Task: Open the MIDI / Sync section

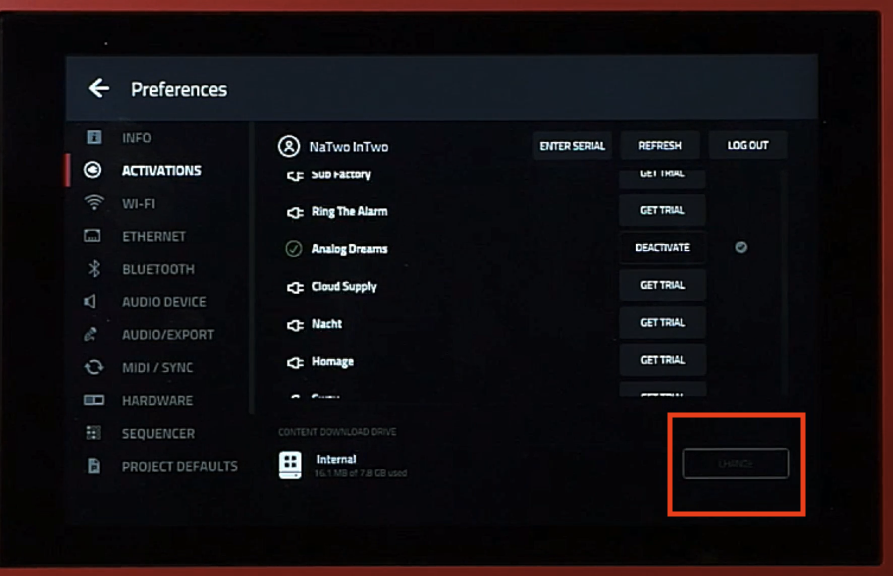Action: pyautogui.click(x=157, y=368)
